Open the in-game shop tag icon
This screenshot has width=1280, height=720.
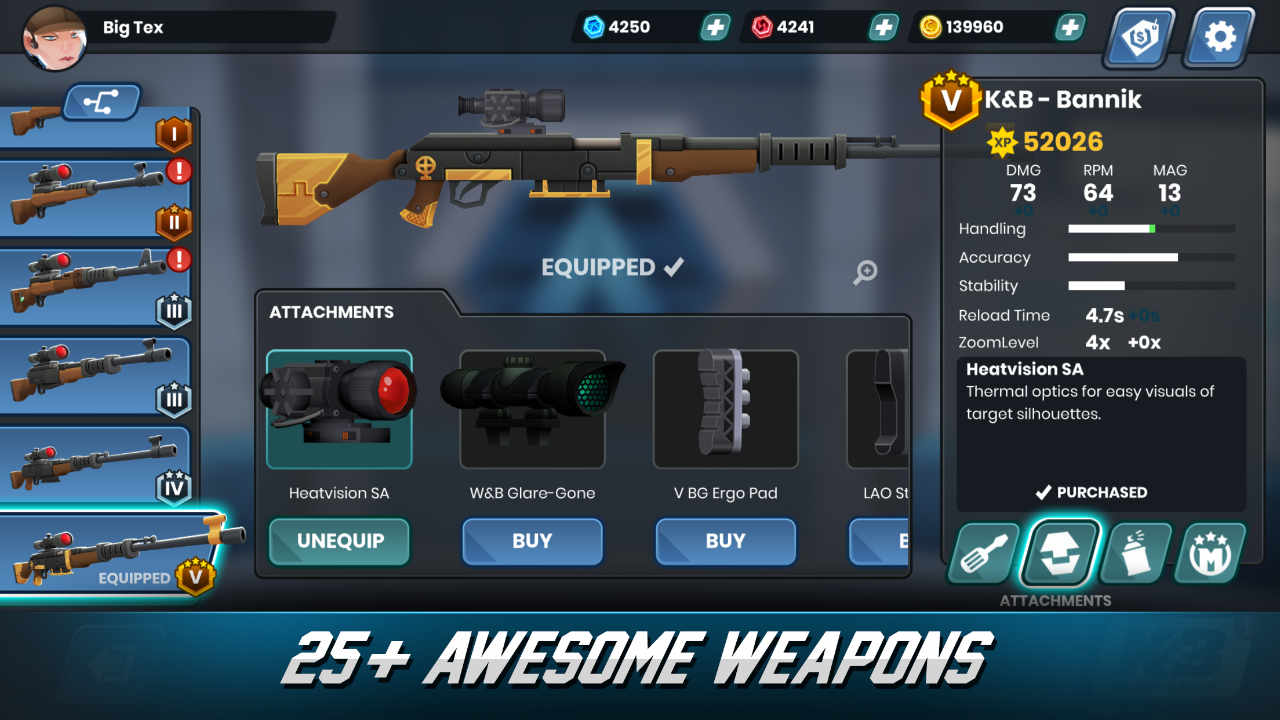coord(1139,37)
